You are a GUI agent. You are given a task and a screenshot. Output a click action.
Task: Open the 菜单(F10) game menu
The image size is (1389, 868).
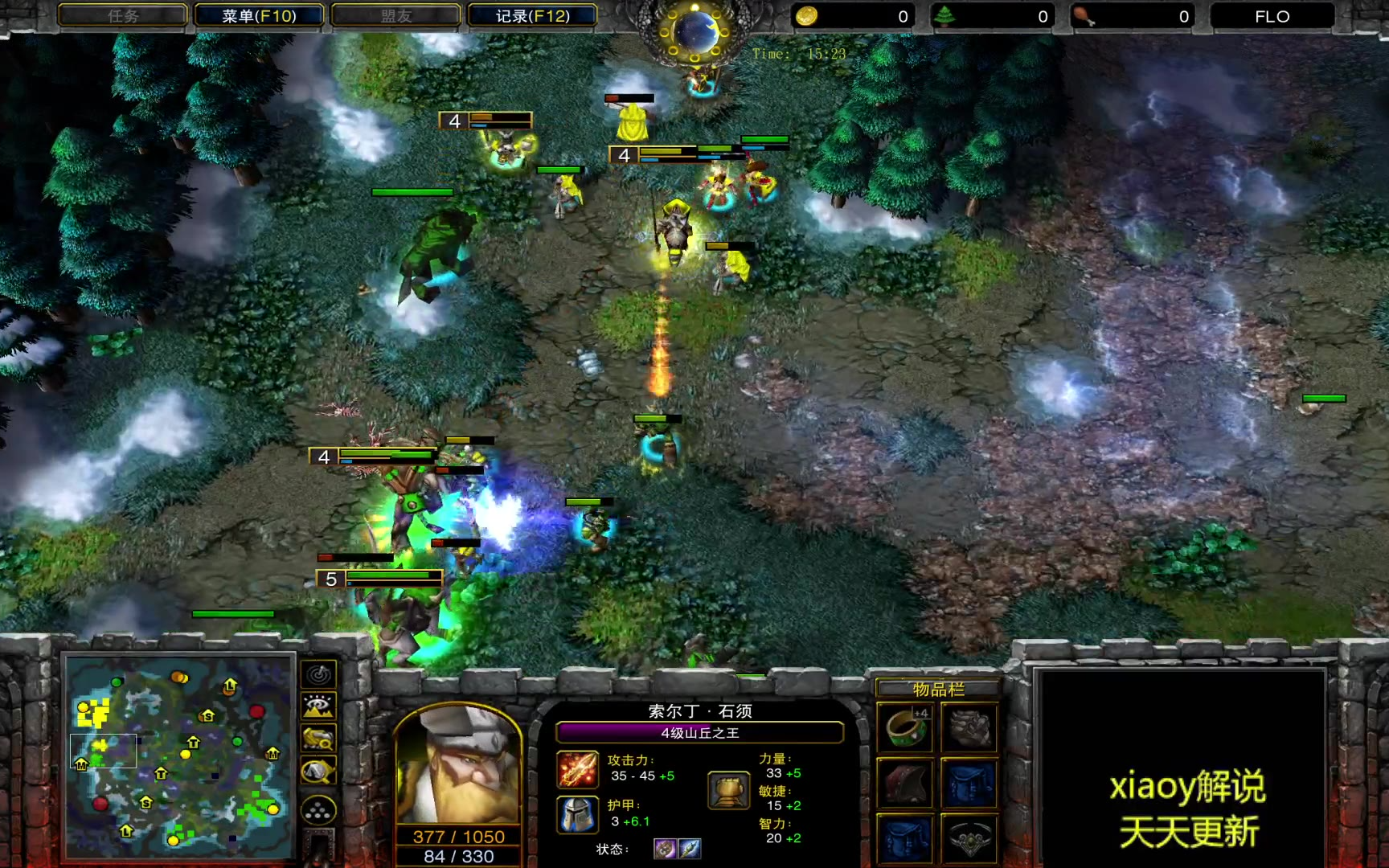(259, 16)
